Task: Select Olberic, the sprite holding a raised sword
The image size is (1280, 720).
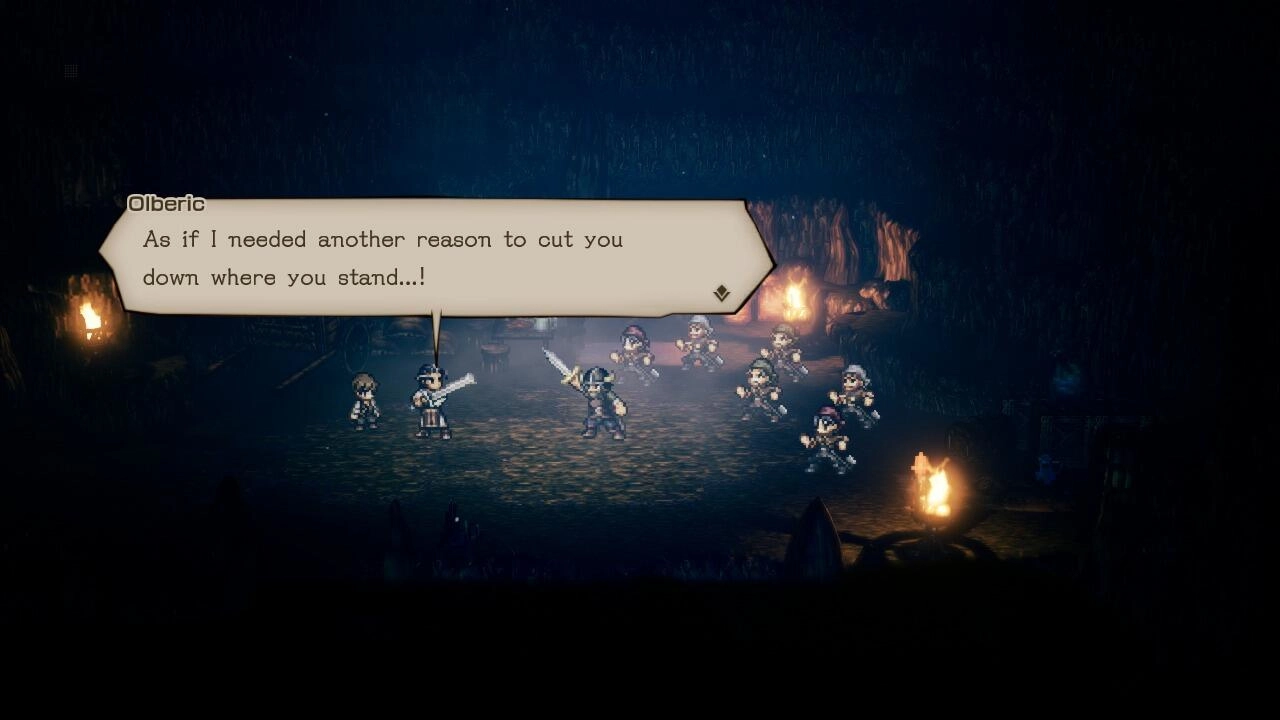Action: click(x=600, y=400)
